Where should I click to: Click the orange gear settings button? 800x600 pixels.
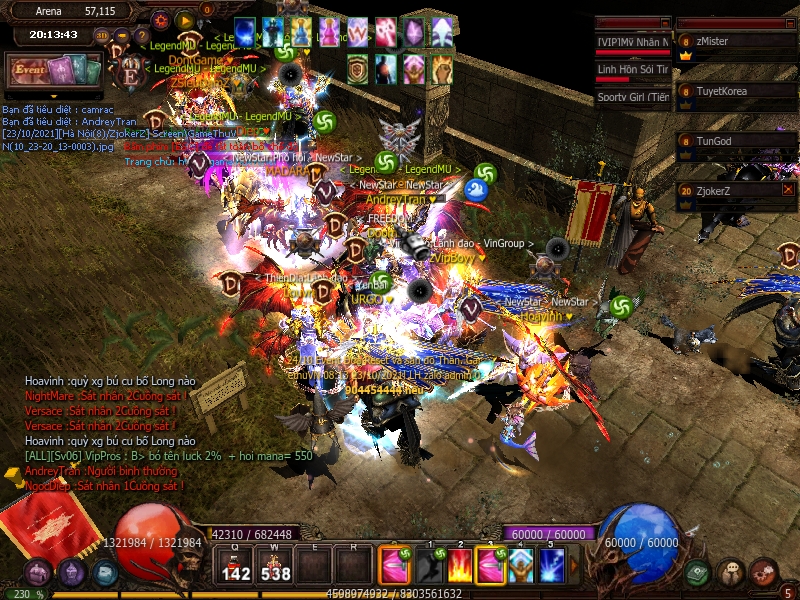point(162,19)
